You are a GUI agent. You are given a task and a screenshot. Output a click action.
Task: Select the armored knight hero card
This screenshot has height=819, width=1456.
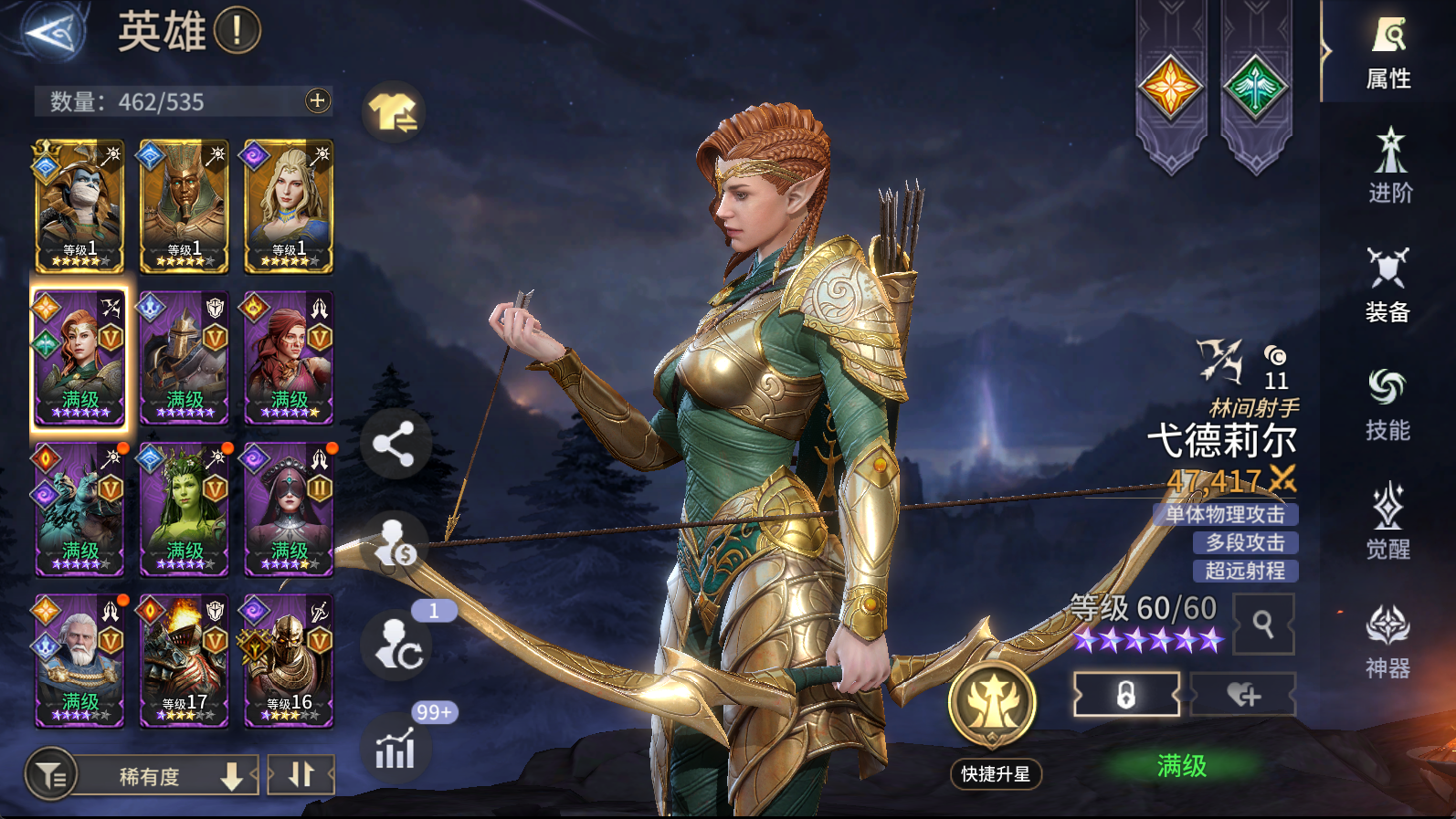click(185, 358)
